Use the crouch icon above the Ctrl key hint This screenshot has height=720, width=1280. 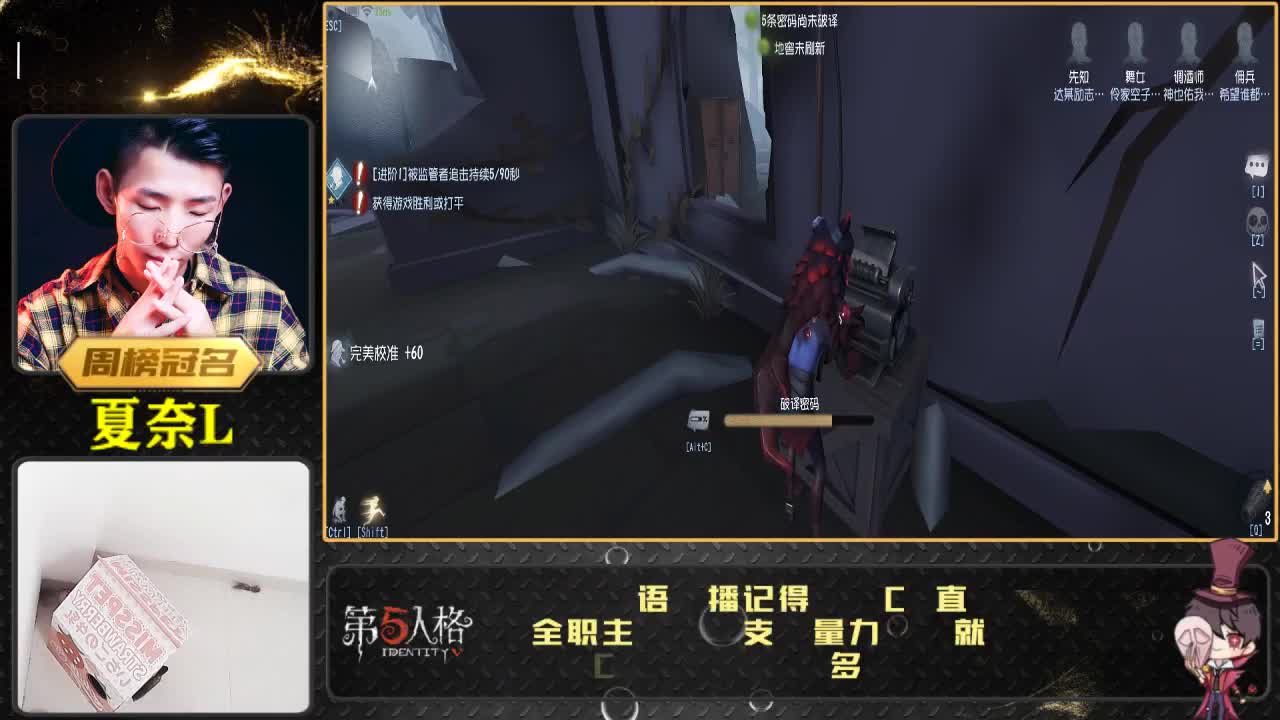(341, 508)
